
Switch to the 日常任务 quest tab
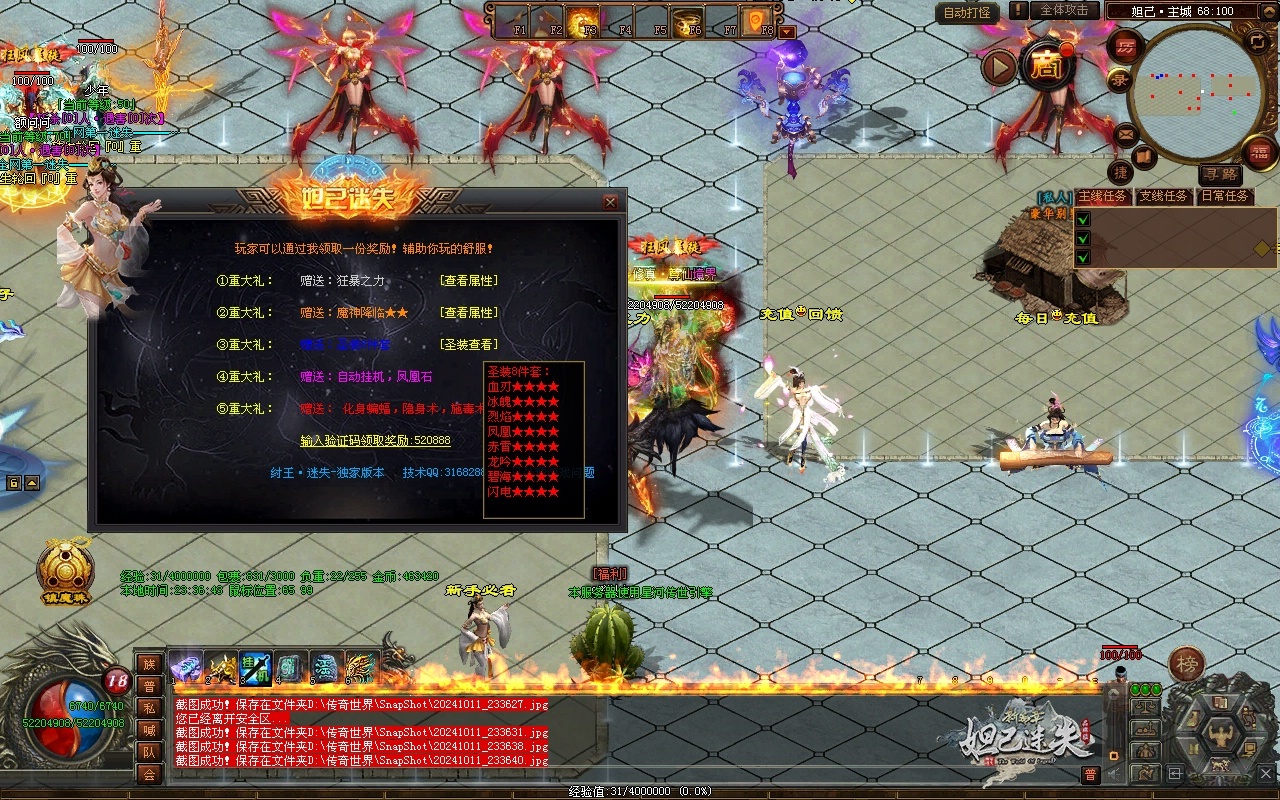click(1224, 196)
